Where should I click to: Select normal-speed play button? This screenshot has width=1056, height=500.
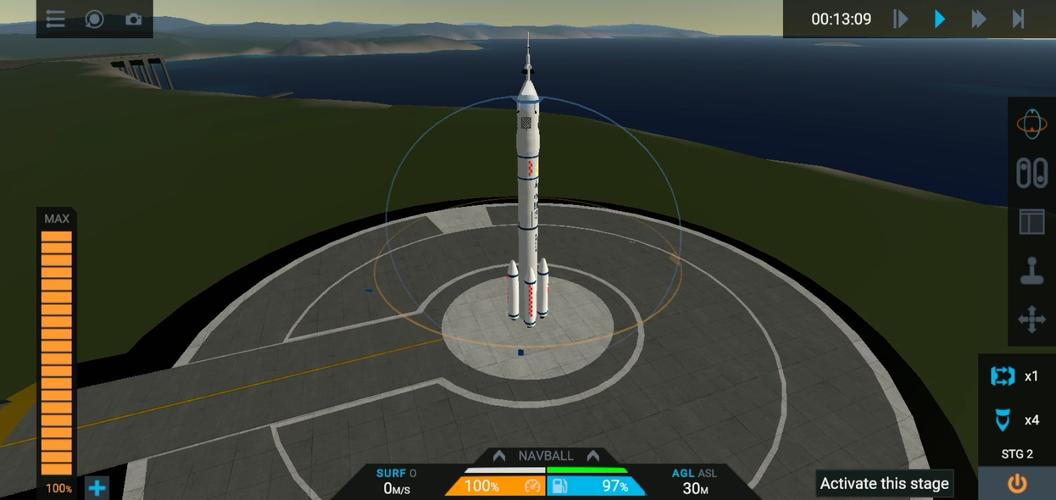(x=940, y=19)
